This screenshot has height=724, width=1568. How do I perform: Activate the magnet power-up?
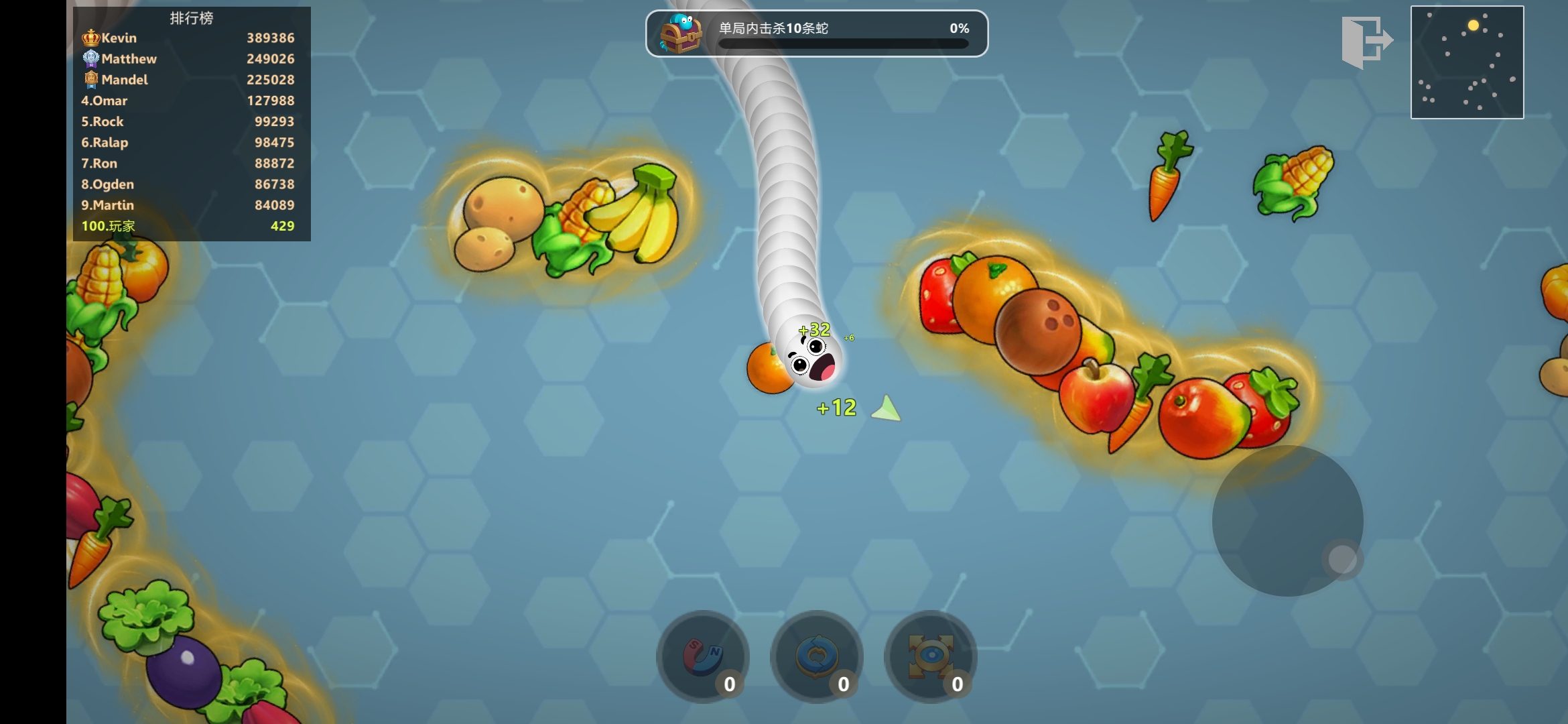[702, 656]
